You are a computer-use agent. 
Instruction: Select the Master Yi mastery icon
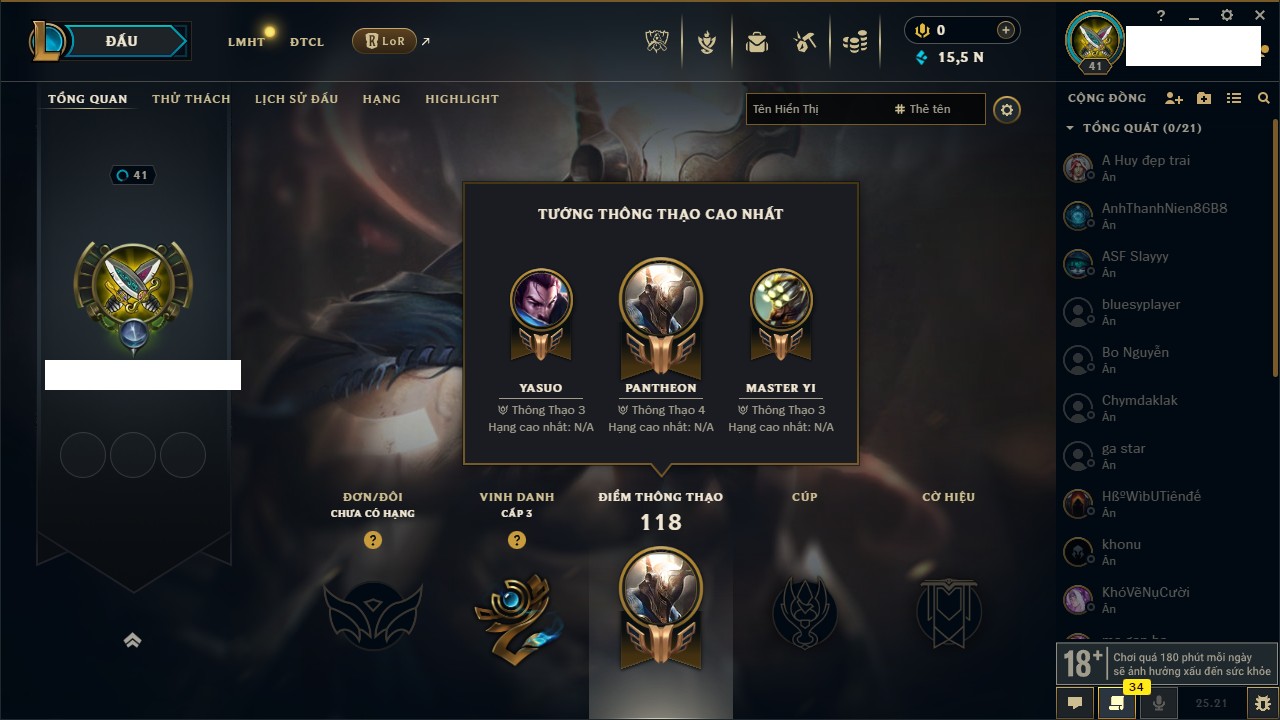tap(780, 300)
